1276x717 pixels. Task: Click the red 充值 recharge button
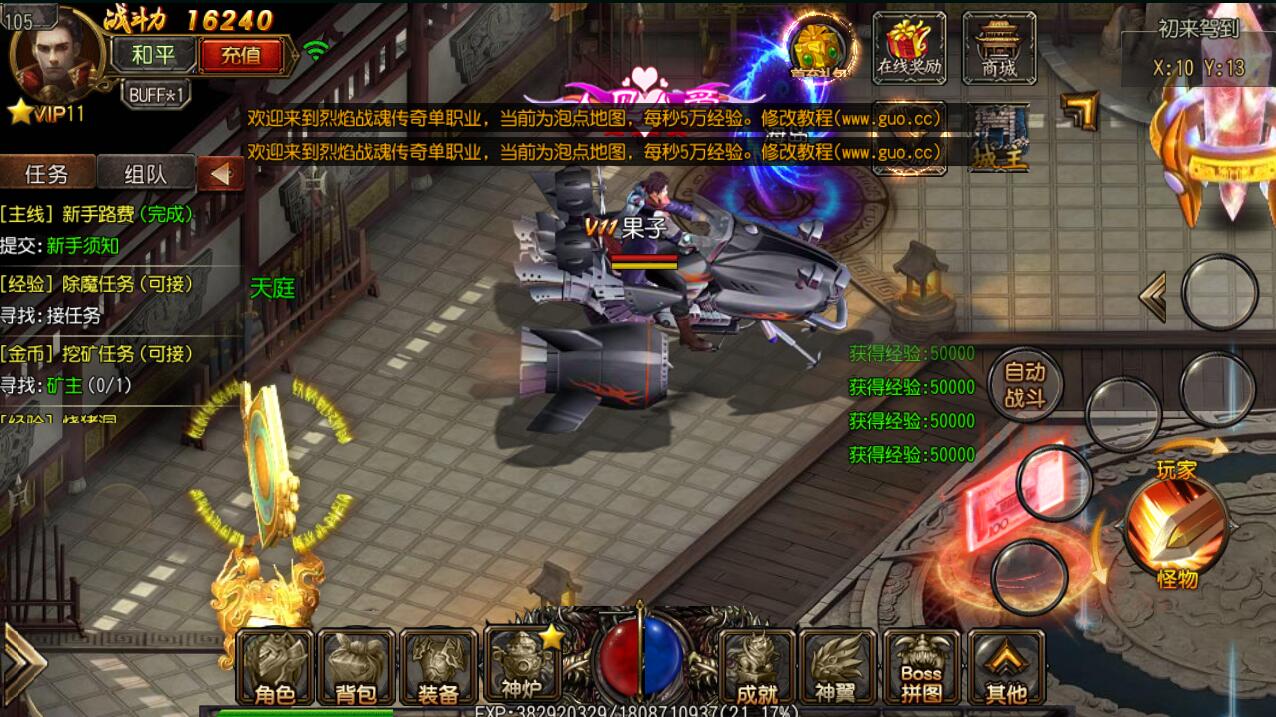click(x=240, y=54)
